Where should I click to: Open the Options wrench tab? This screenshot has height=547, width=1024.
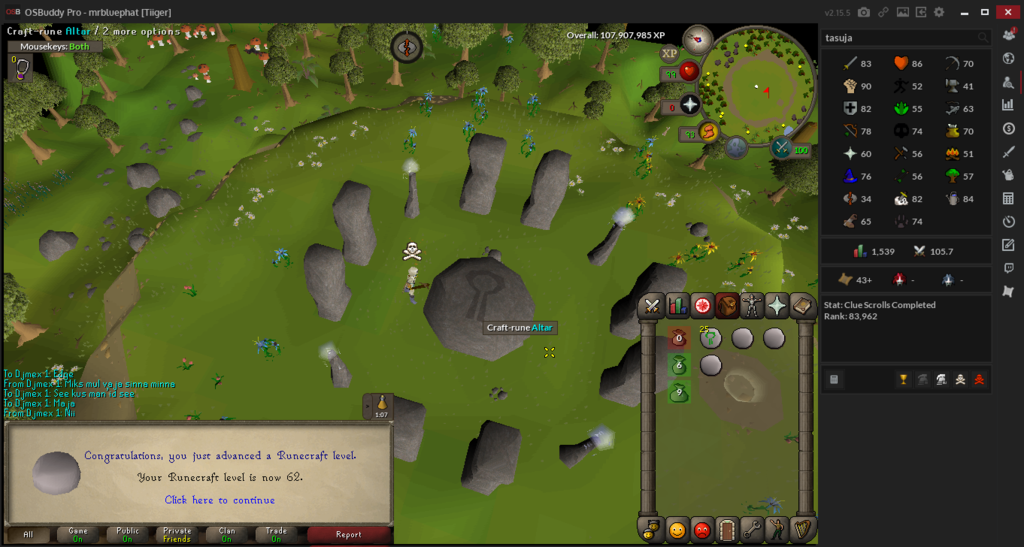click(752, 529)
